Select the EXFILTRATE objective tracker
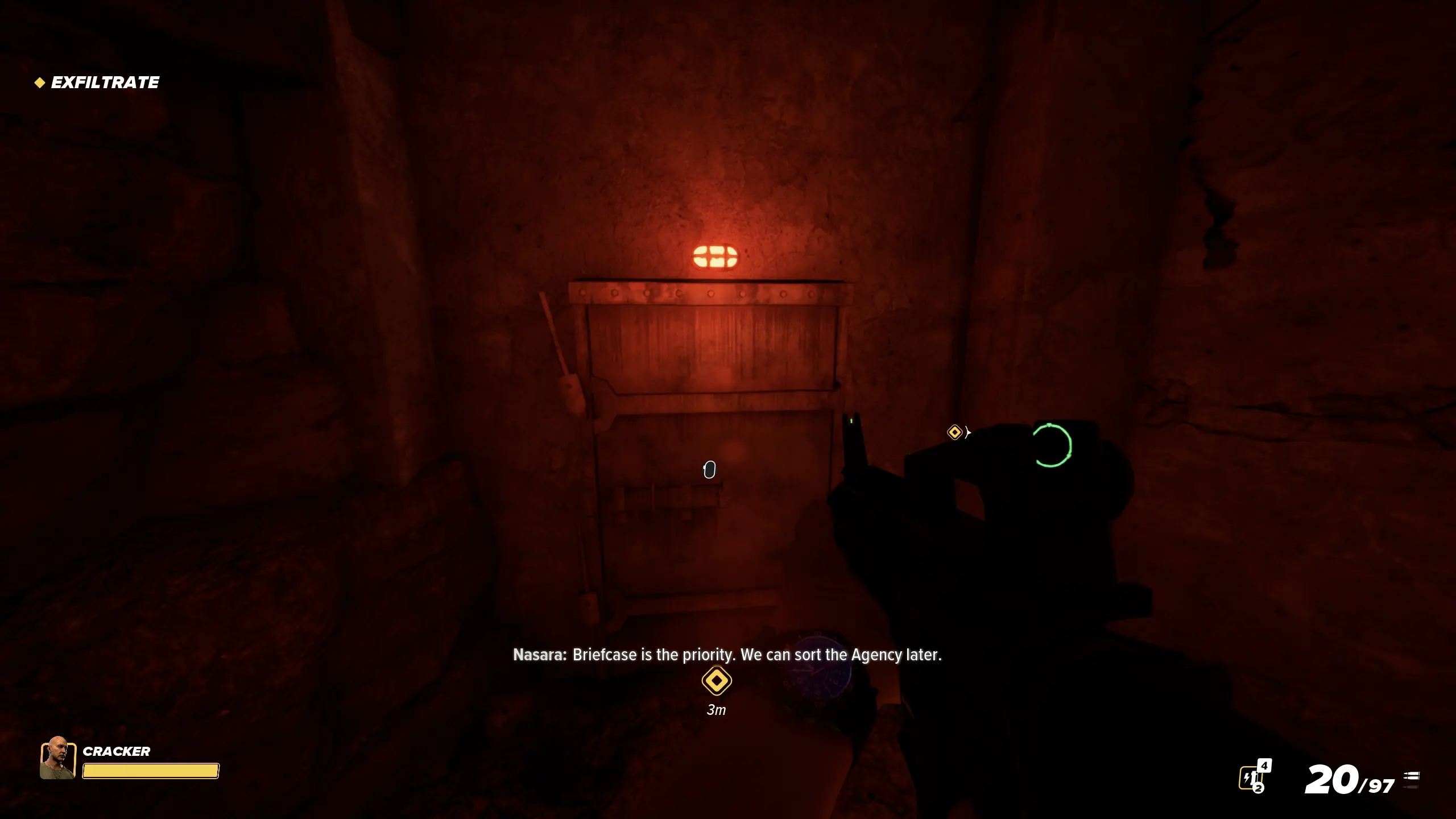The height and width of the screenshot is (819, 1456). click(98, 82)
